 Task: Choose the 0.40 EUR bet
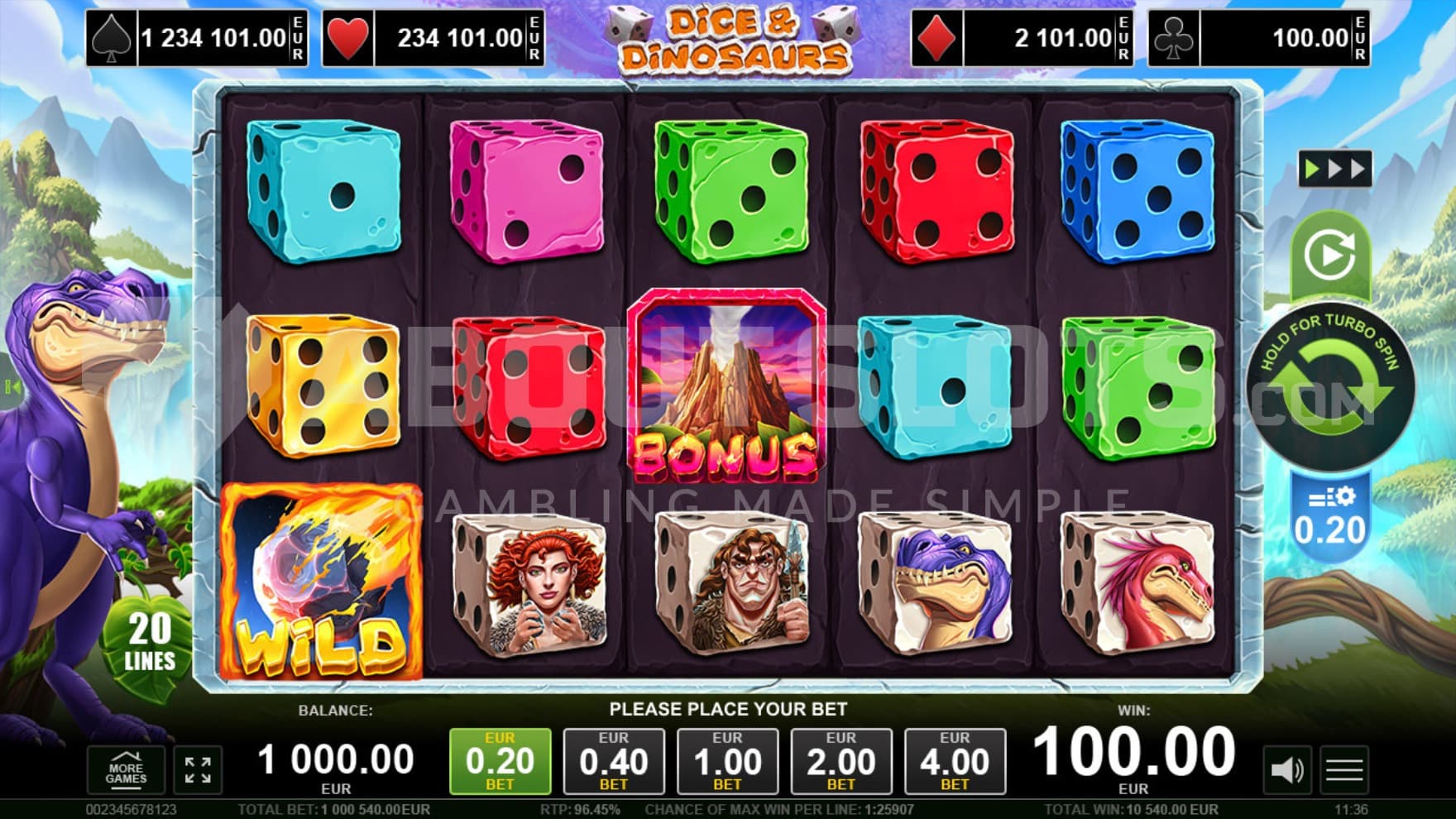coord(613,761)
